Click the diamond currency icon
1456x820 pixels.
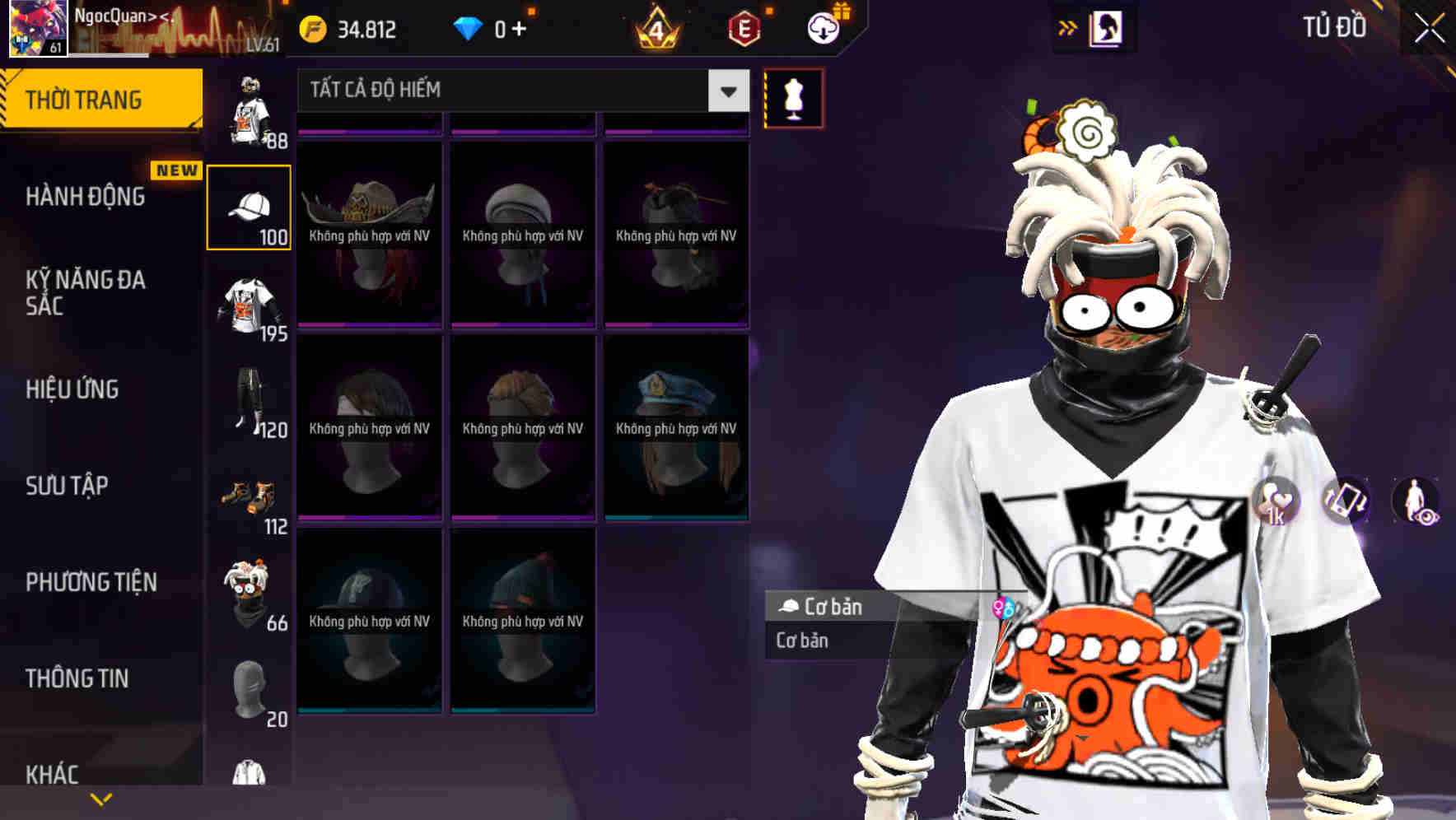pyautogui.click(x=469, y=28)
